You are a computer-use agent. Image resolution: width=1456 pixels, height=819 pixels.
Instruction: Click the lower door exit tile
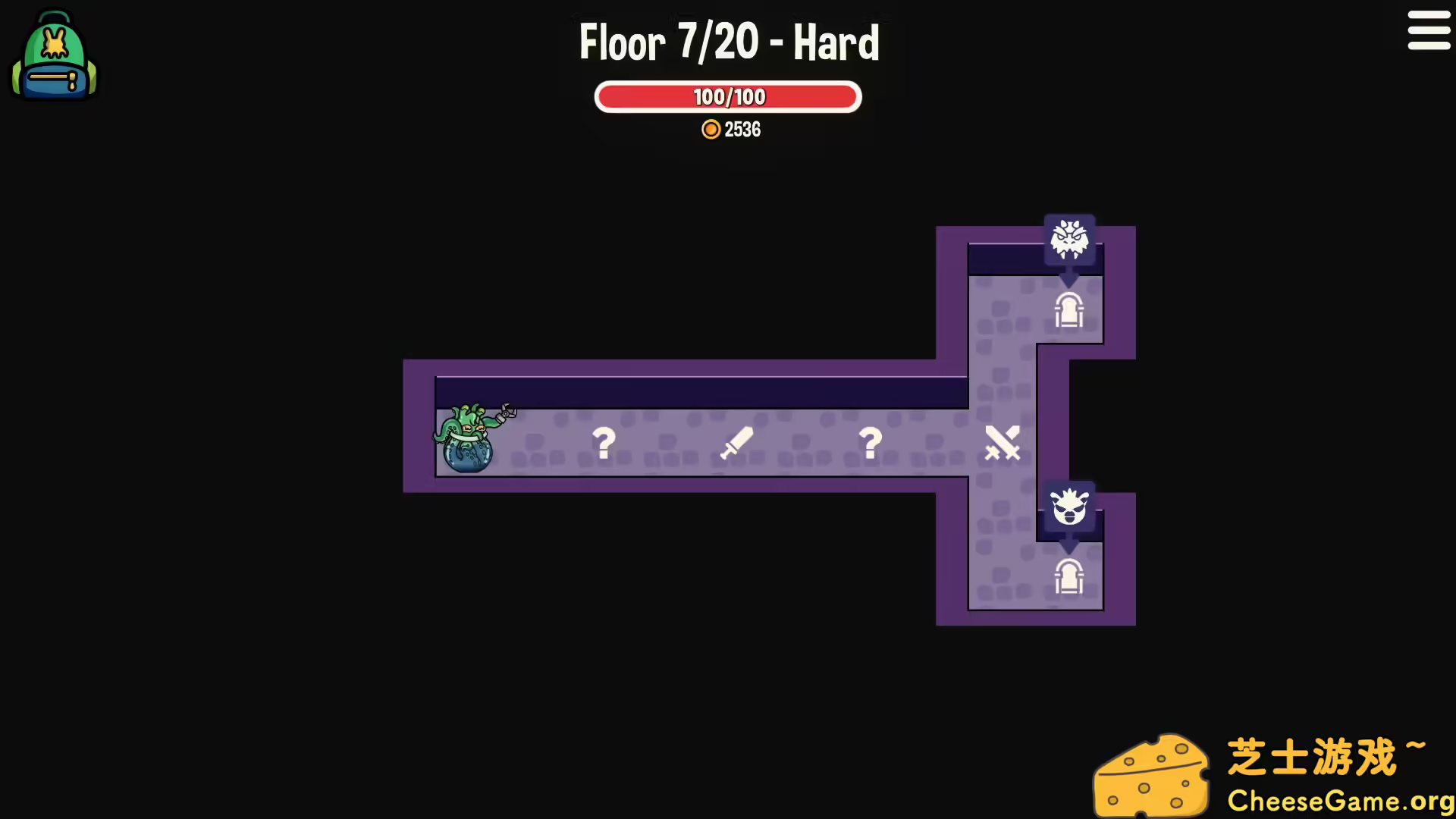click(1070, 576)
